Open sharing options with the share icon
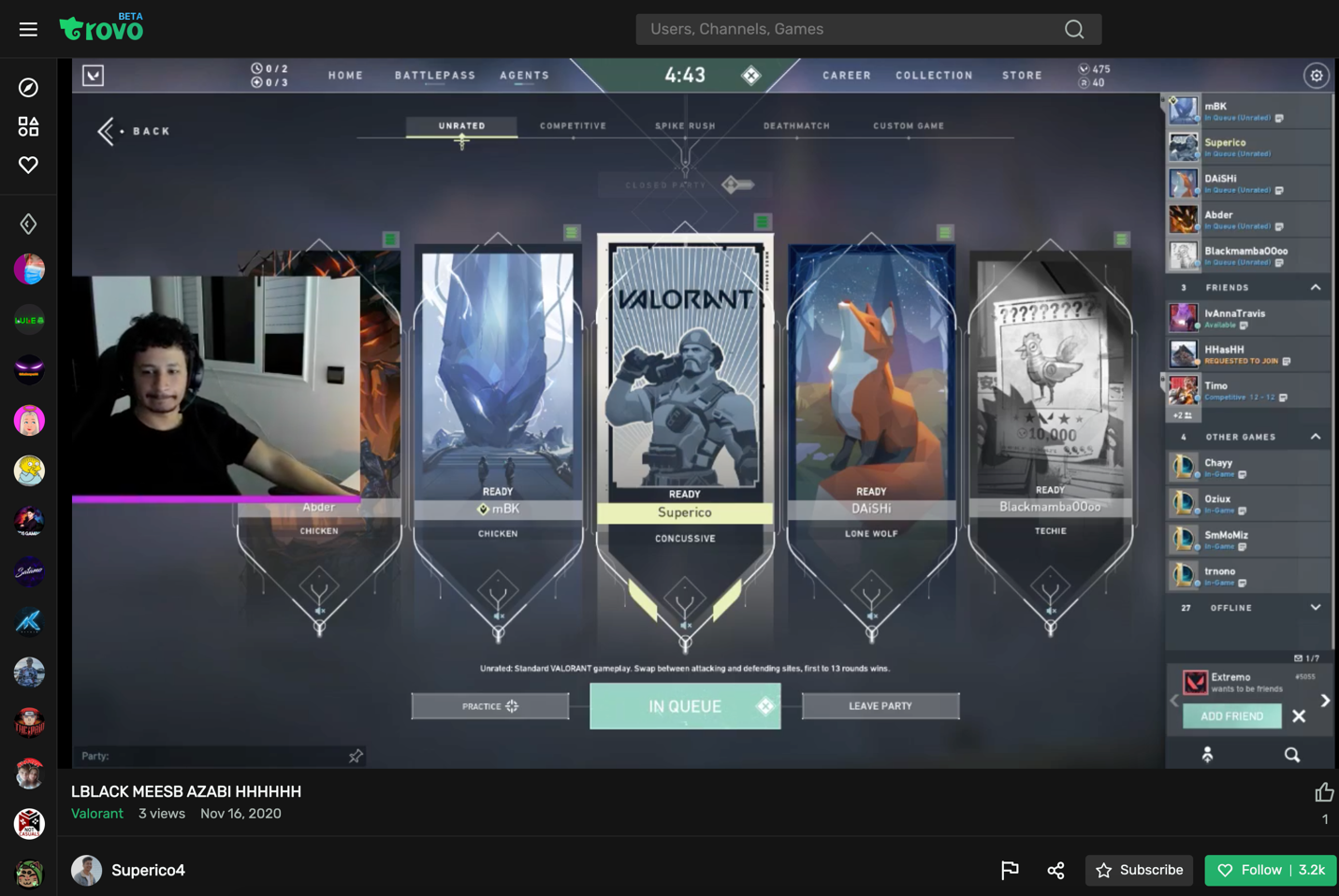The height and width of the screenshot is (896, 1339). 1055,870
